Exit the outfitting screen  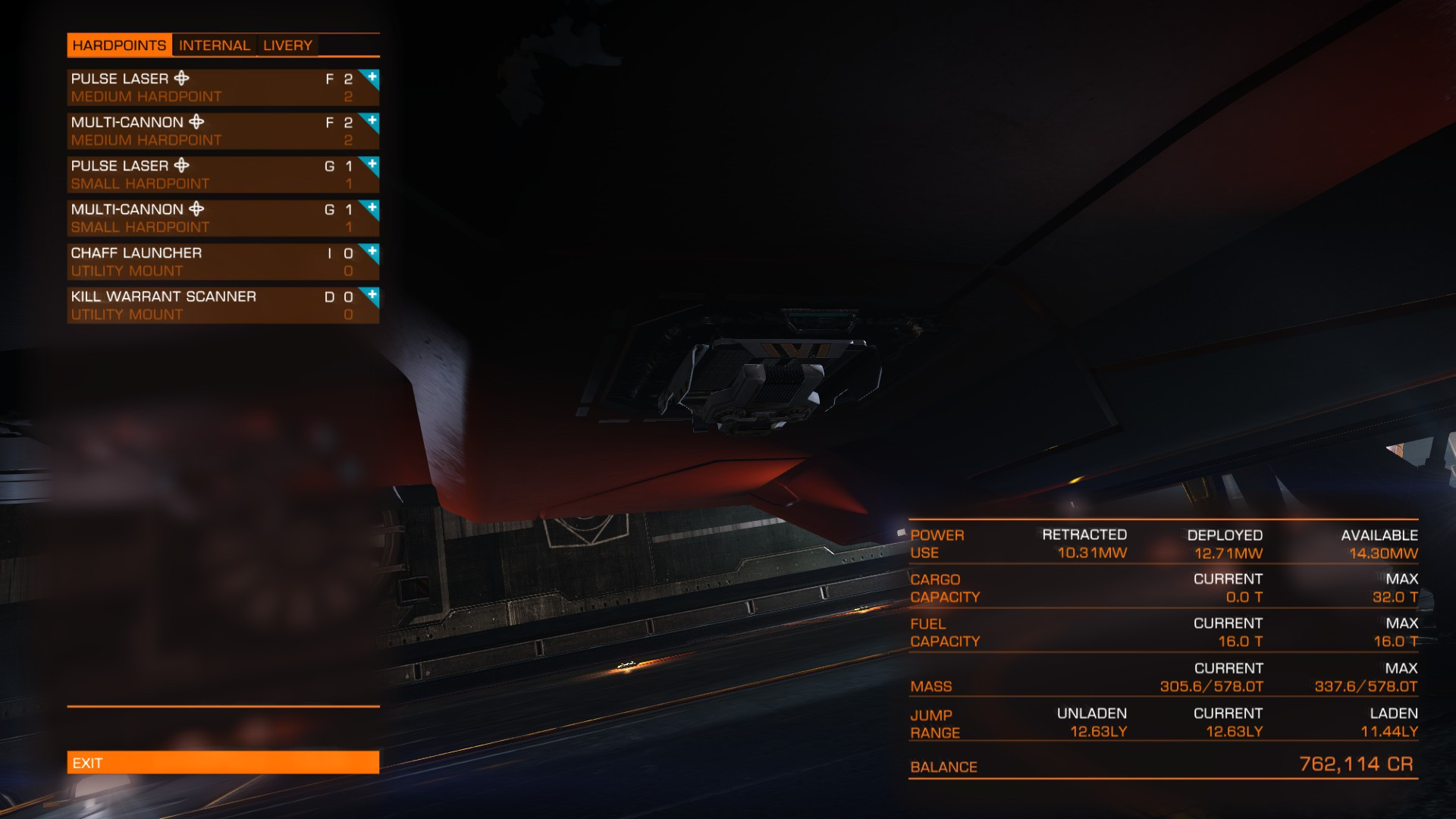tap(222, 763)
